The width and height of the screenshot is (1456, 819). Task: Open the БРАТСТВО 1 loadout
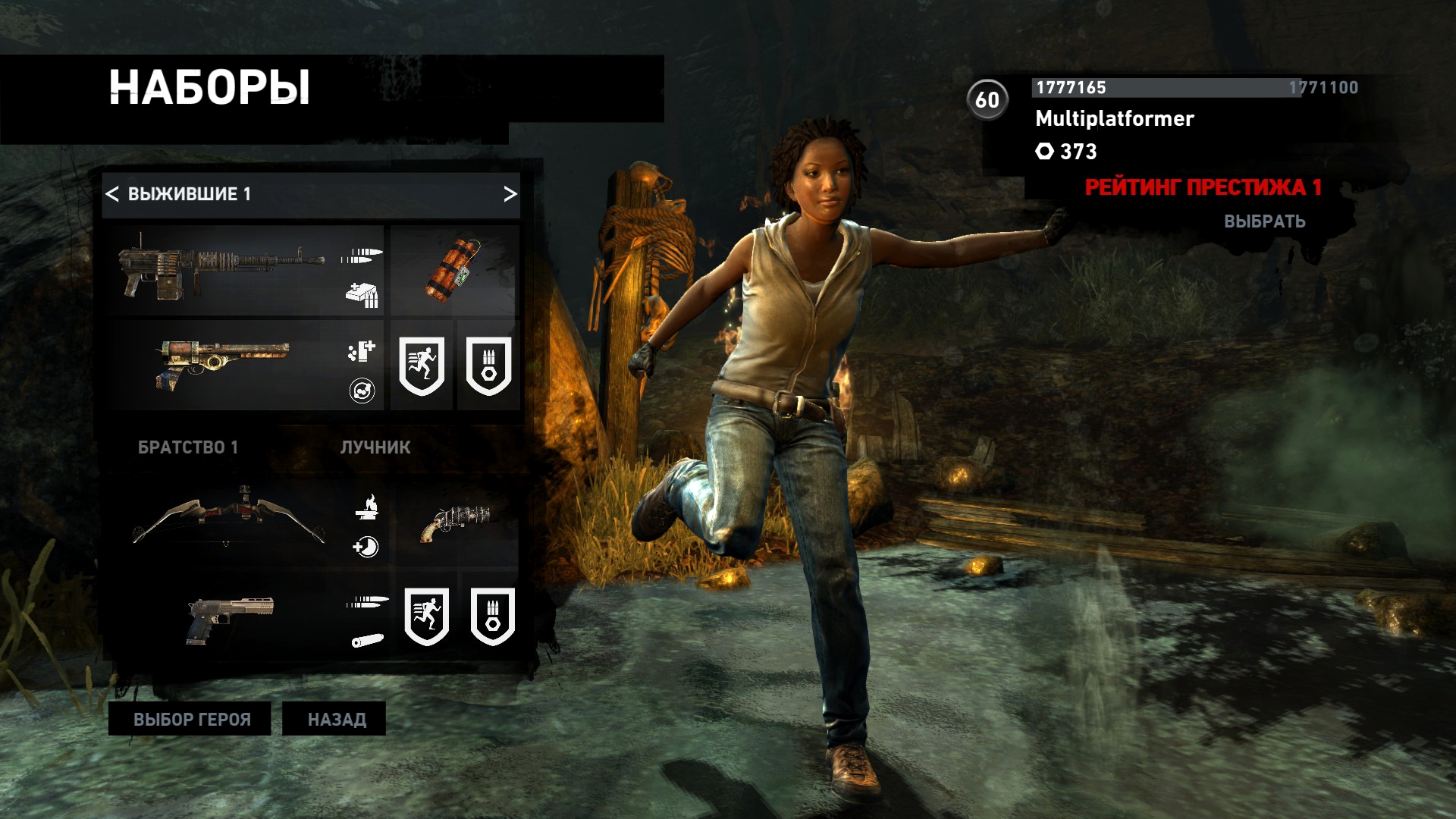(x=188, y=447)
